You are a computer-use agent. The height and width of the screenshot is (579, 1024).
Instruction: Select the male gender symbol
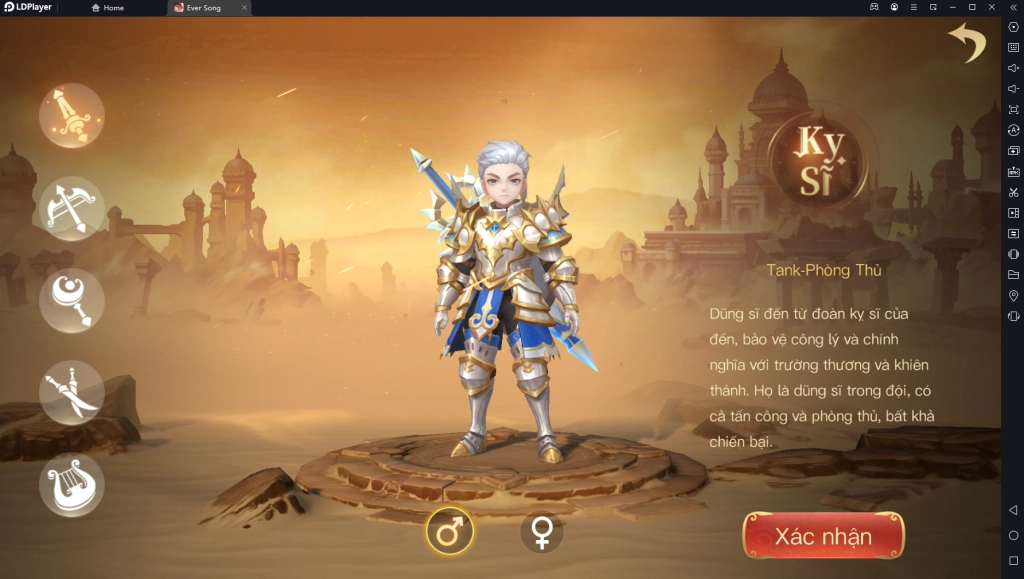pyautogui.click(x=450, y=532)
